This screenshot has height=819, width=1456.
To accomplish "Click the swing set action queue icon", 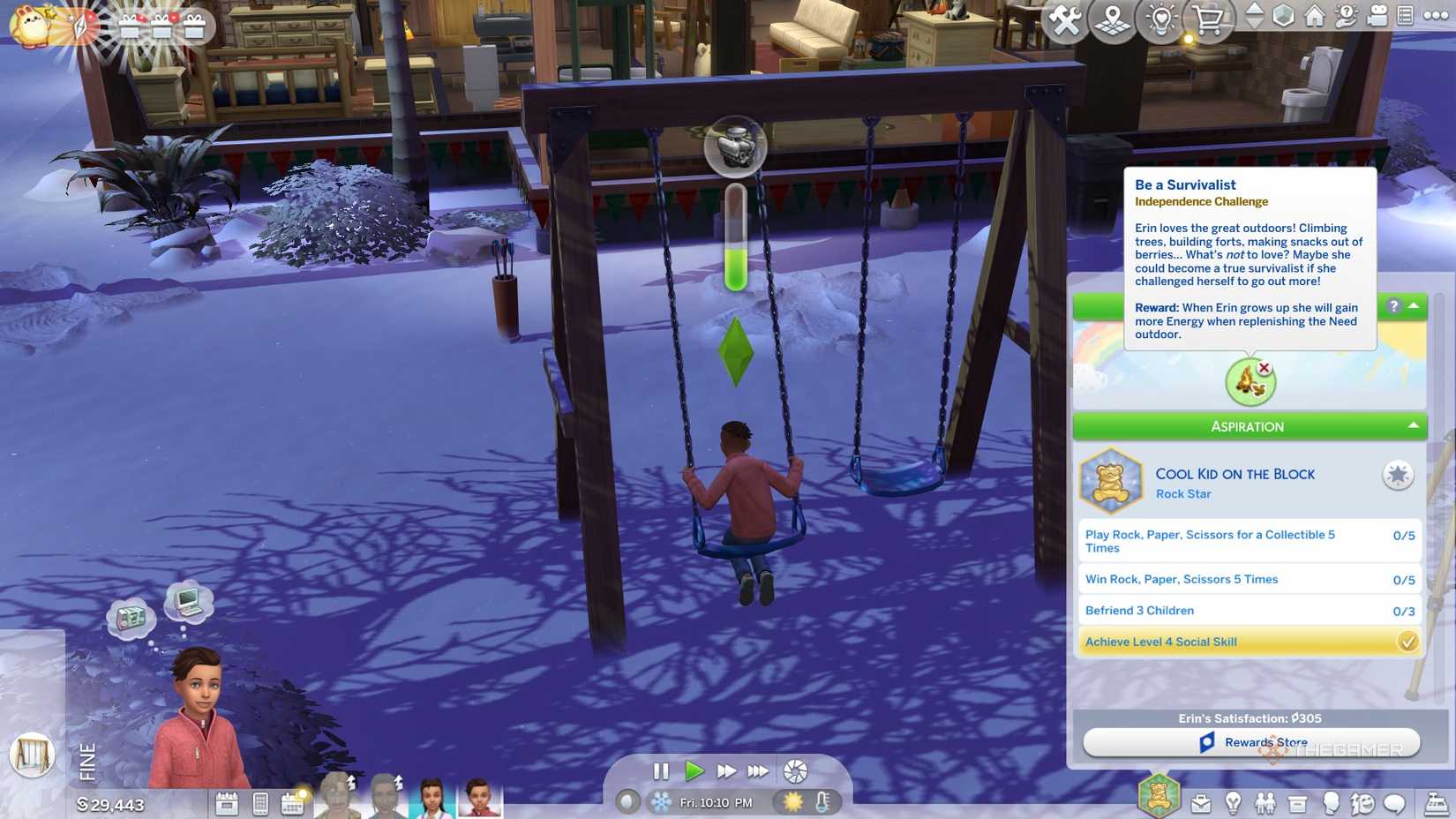I will click(x=32, y=755).
